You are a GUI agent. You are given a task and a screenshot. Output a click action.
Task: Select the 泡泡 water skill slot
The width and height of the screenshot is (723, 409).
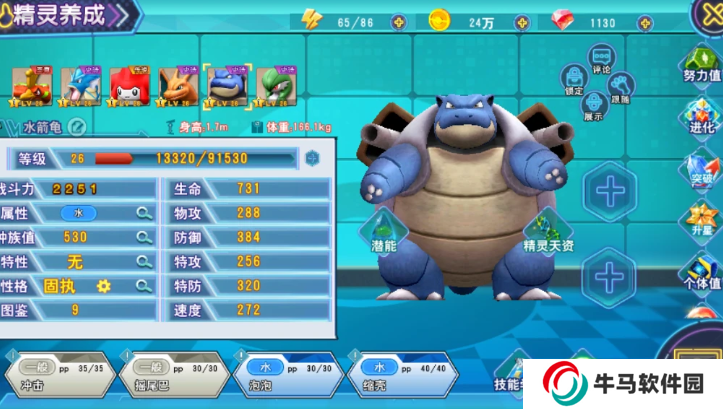286,375
